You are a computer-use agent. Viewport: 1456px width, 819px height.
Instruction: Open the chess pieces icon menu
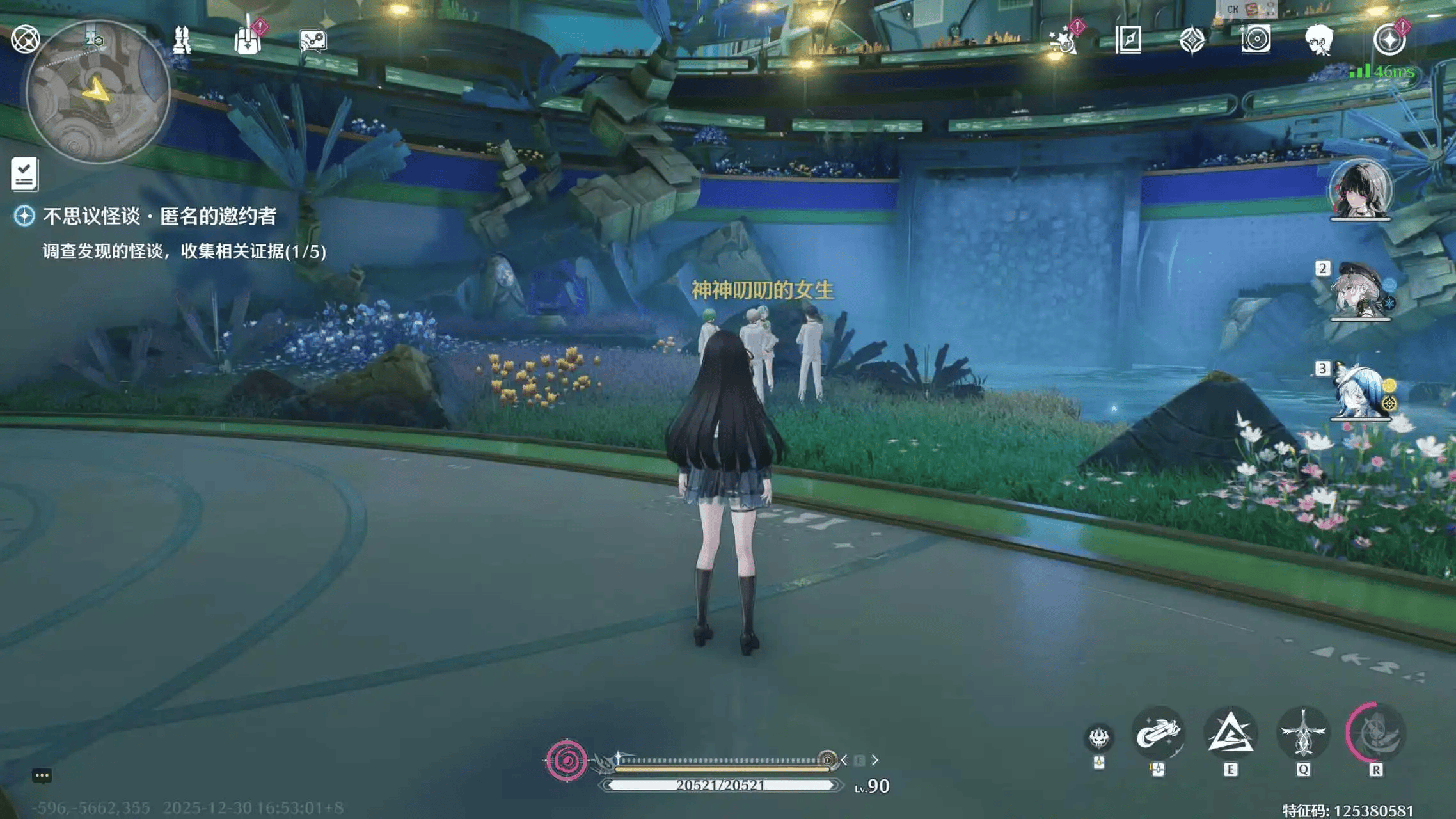pyautogui.click(x=182, y=40)
